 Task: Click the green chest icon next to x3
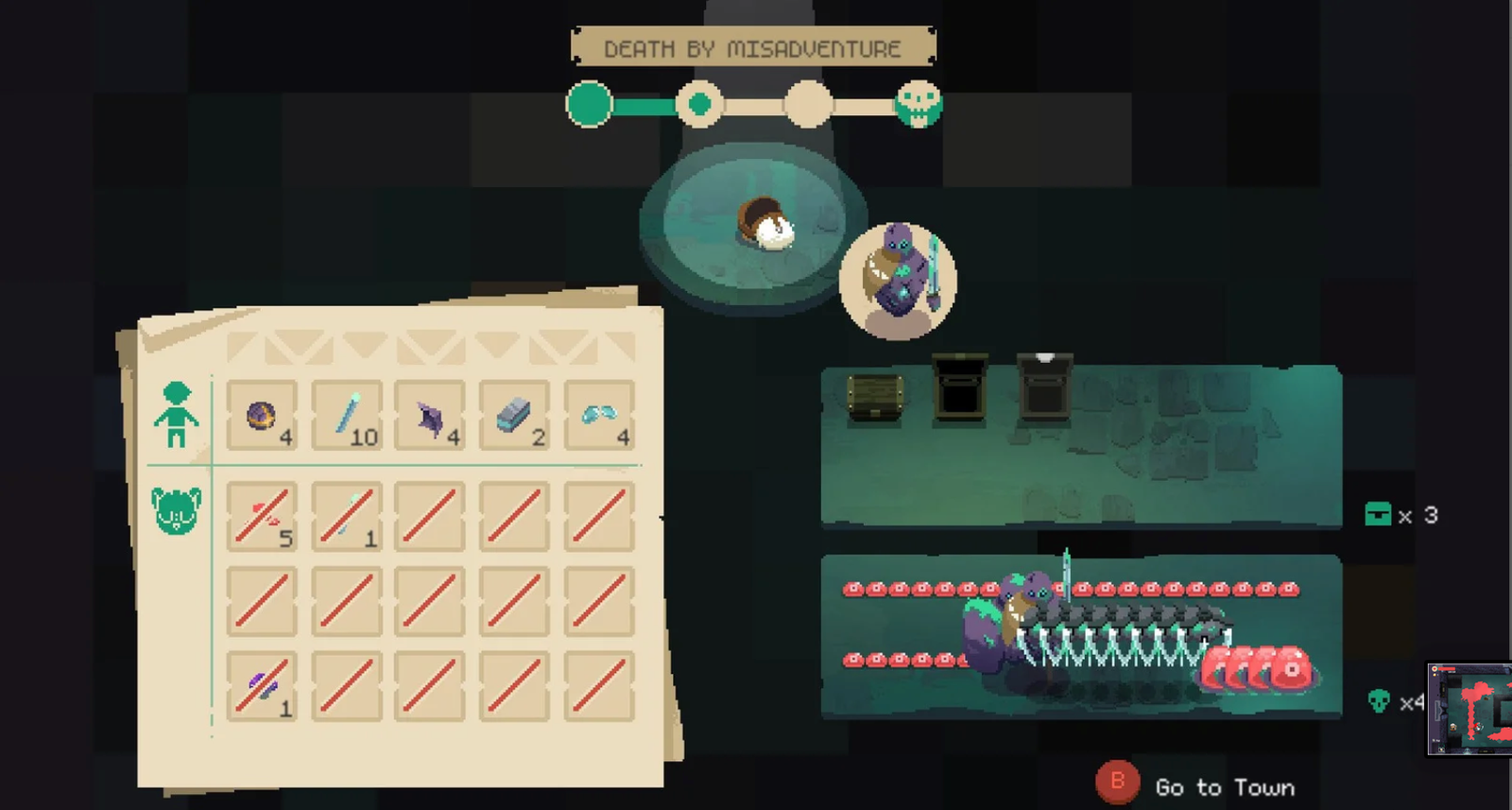1376,515
